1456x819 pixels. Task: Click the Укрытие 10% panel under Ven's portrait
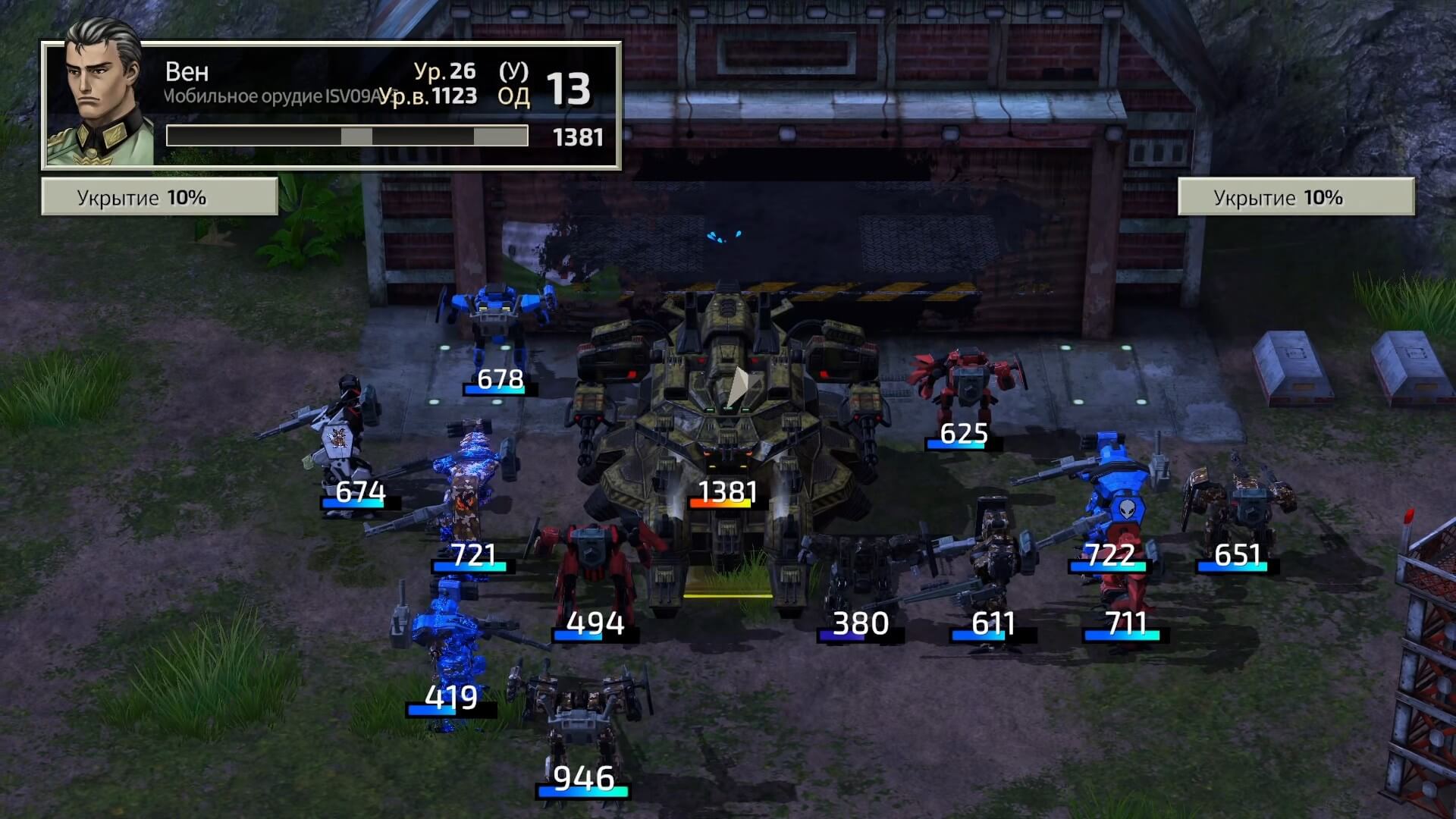(159, 198)
